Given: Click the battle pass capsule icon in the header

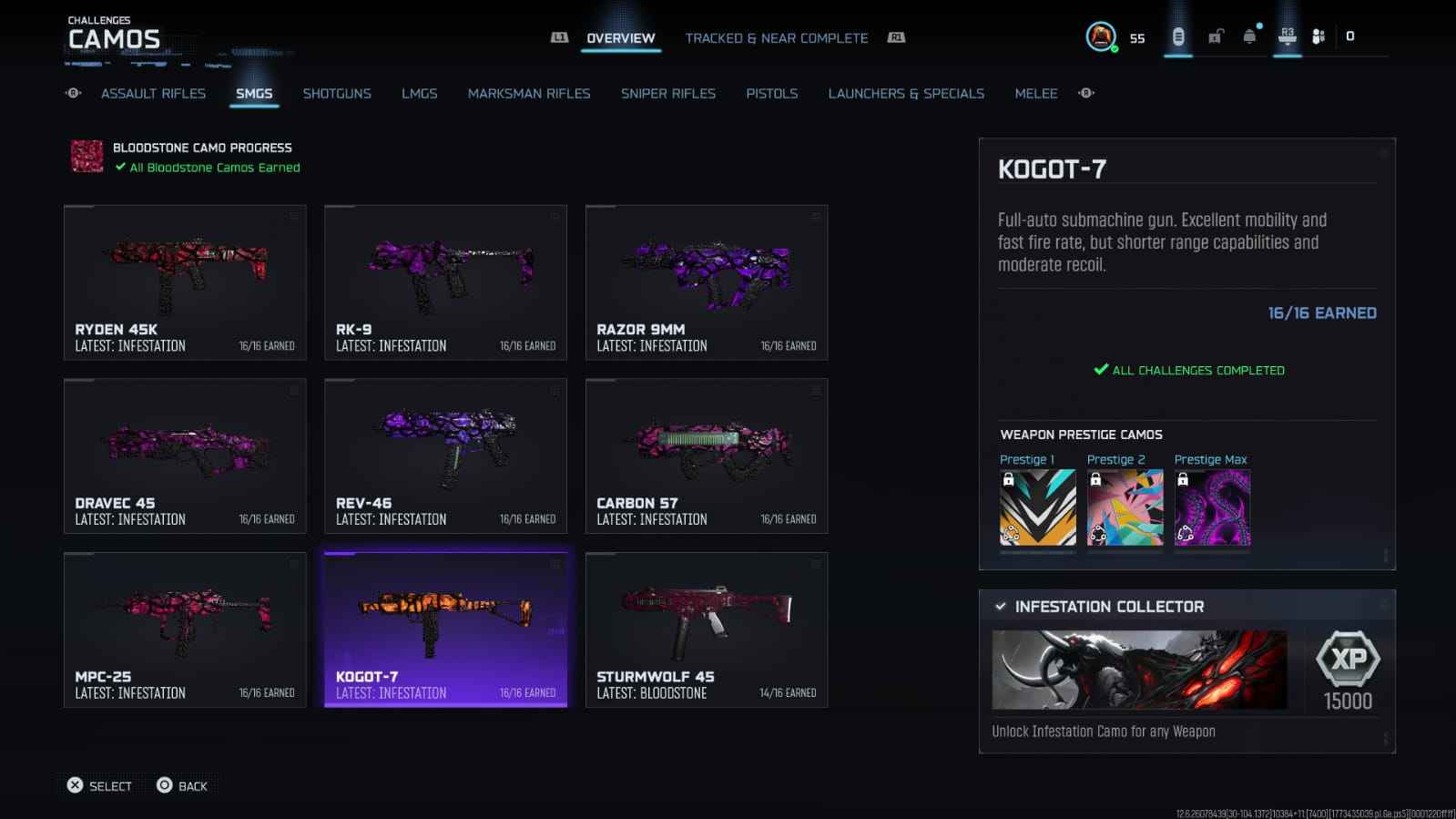Looking at the screenshot, I should point(1176,36).
